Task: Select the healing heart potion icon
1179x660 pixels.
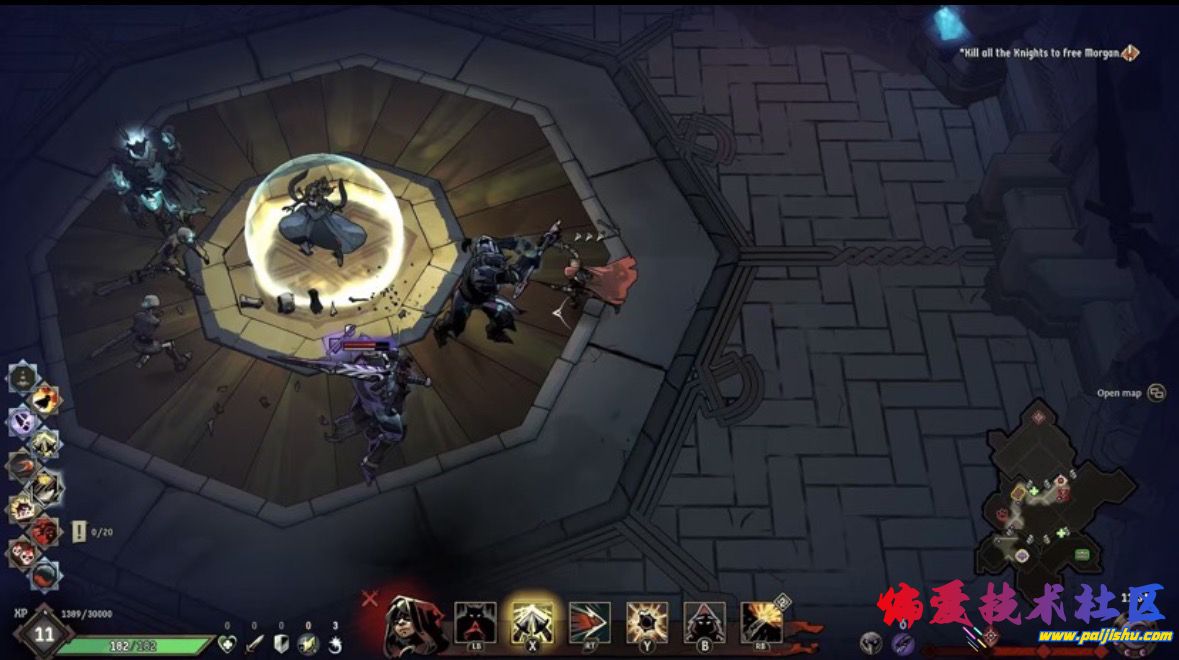Action: tap(227, 644)
